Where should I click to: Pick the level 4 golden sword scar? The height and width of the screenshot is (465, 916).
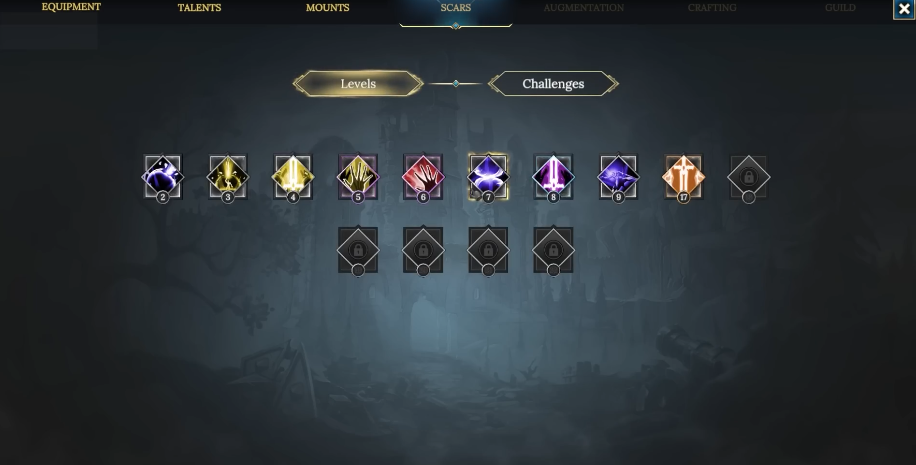coord(293,177)
